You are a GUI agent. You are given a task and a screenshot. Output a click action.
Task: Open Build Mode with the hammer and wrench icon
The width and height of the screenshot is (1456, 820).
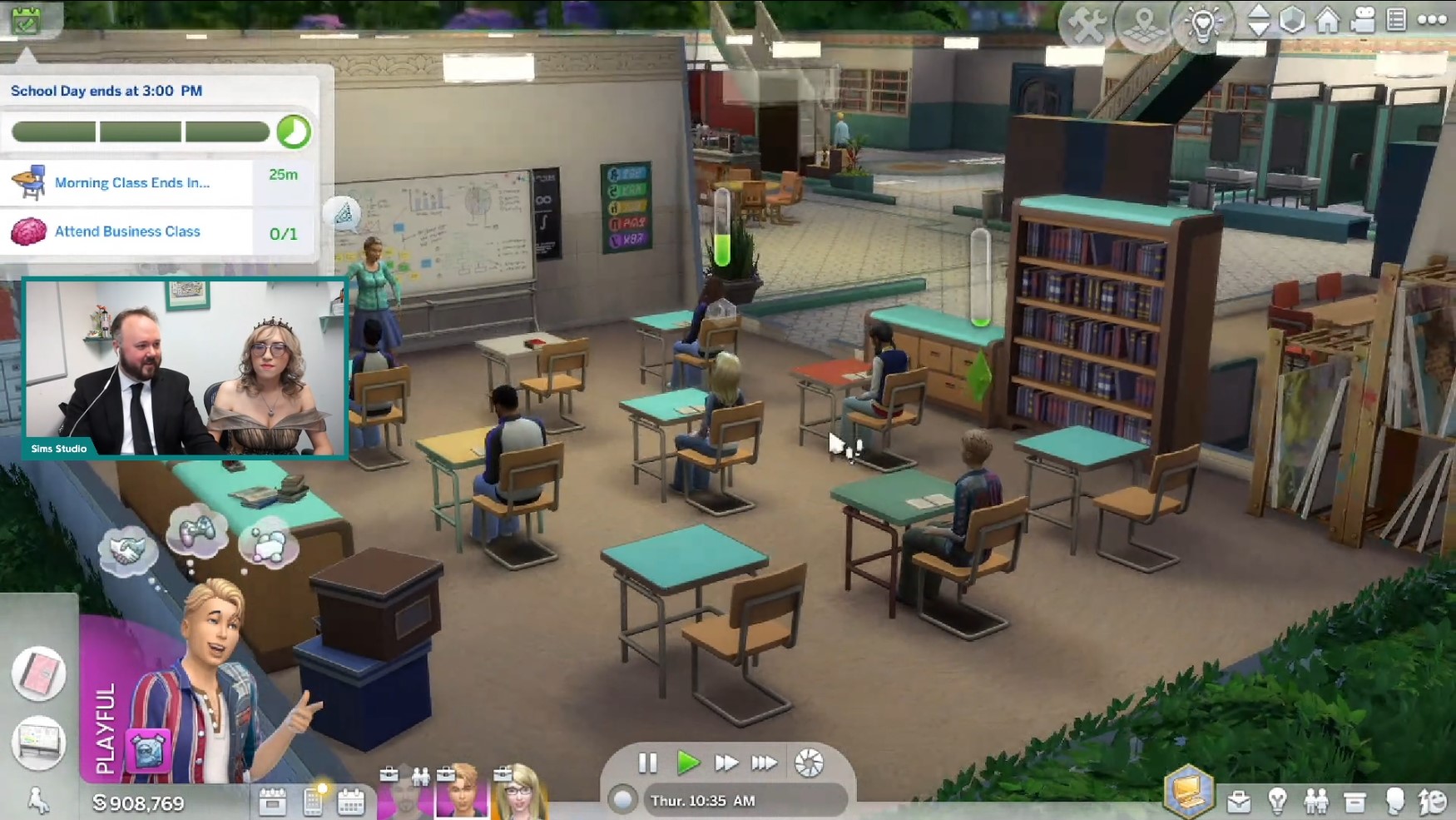[1086, 25]
